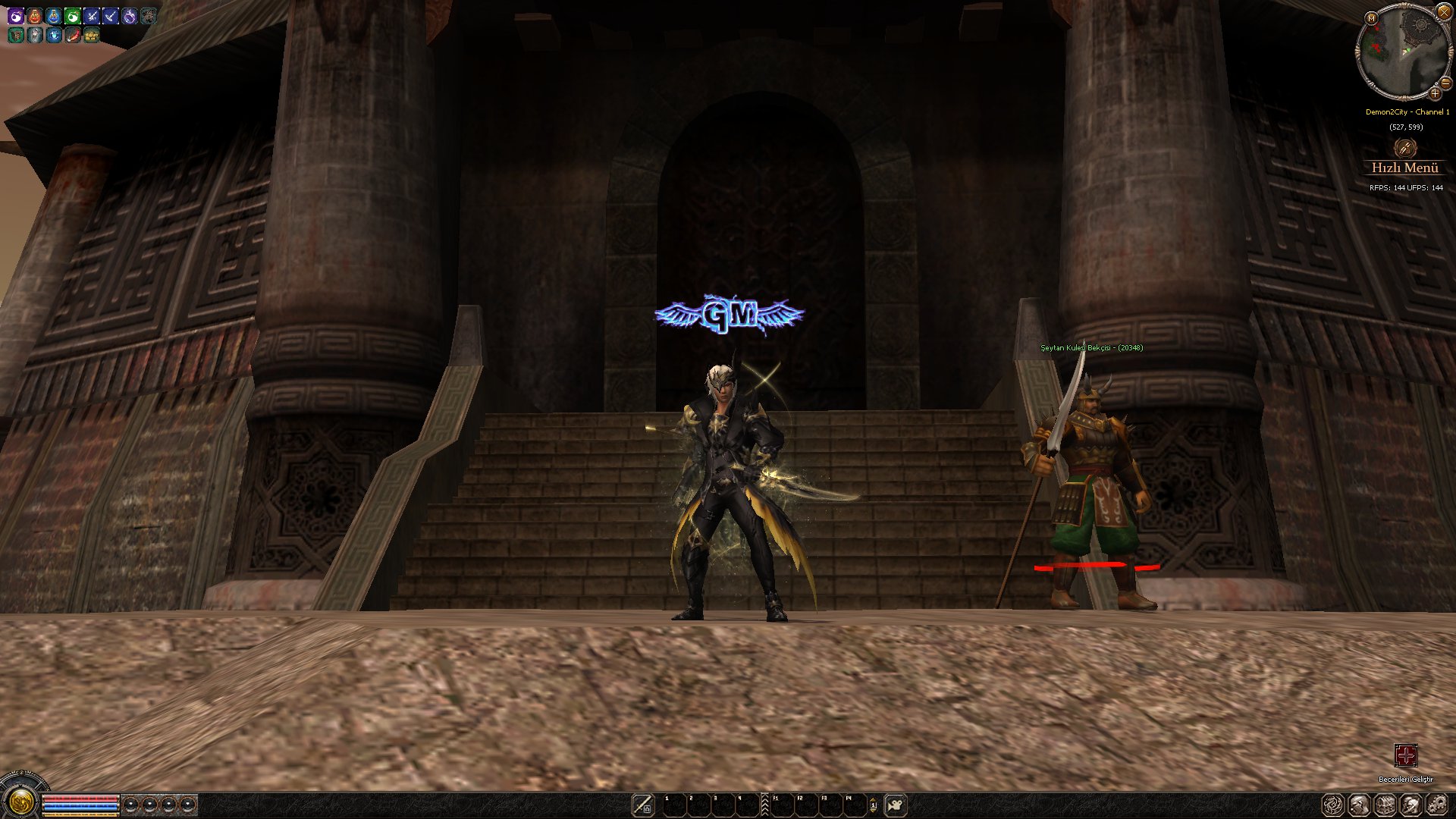The image size is (1456, 819).
Task: Select the gold coins buff icon
Action: click(92, 35)
